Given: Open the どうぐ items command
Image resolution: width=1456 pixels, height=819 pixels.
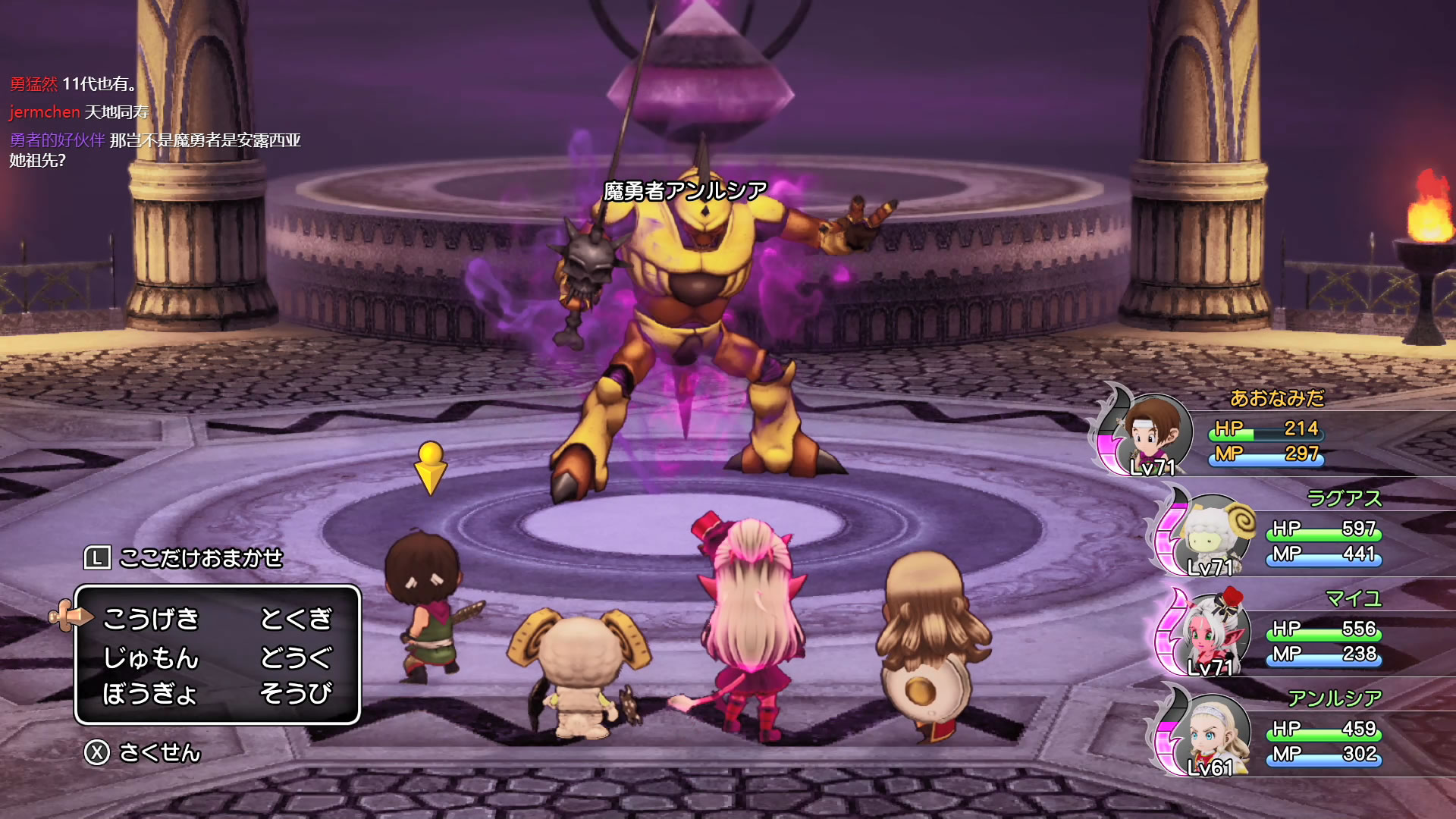Looking at the screenshot, I should click(296, 657).
